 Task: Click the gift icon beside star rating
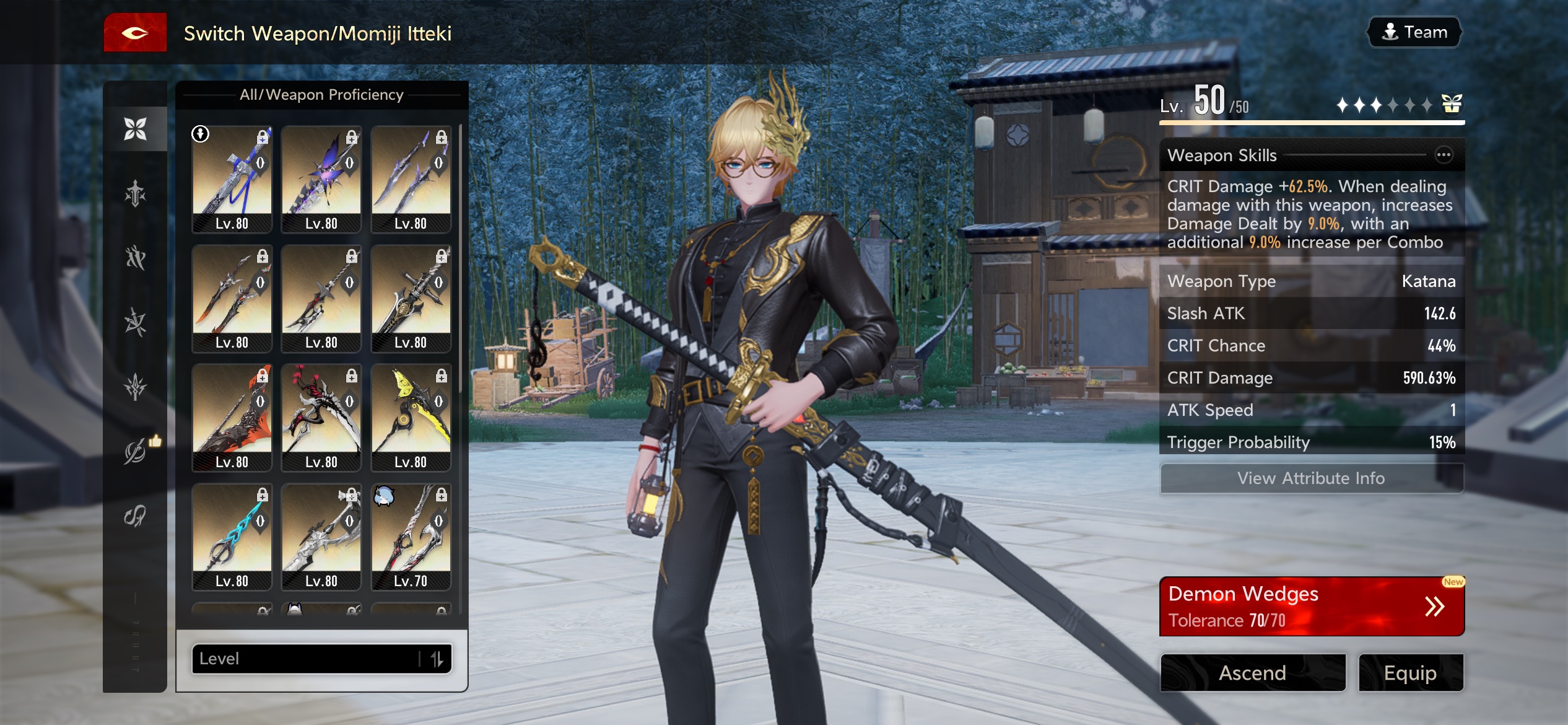point(1452,104)
